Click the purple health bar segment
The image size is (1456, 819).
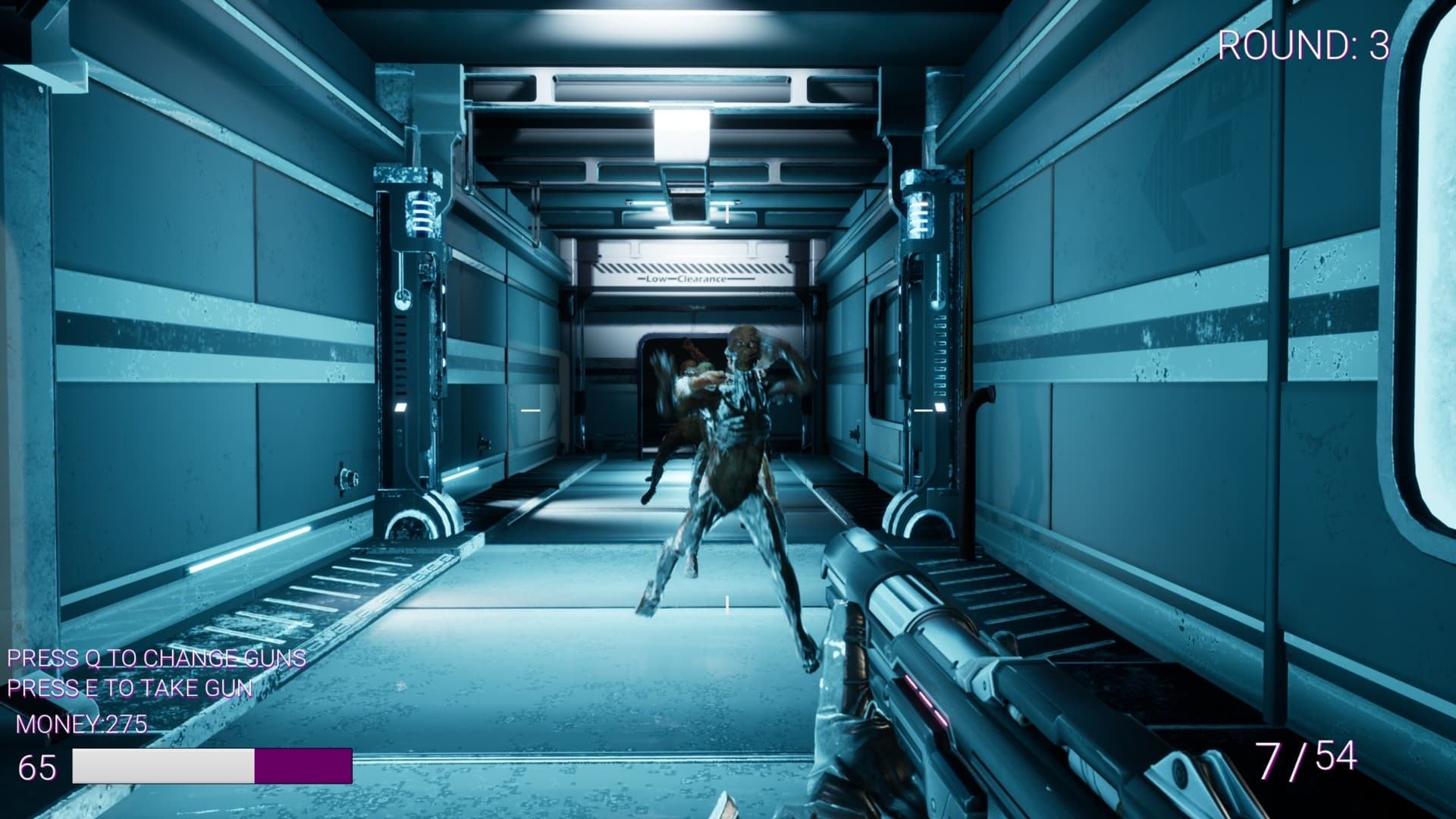coord(303,766)
